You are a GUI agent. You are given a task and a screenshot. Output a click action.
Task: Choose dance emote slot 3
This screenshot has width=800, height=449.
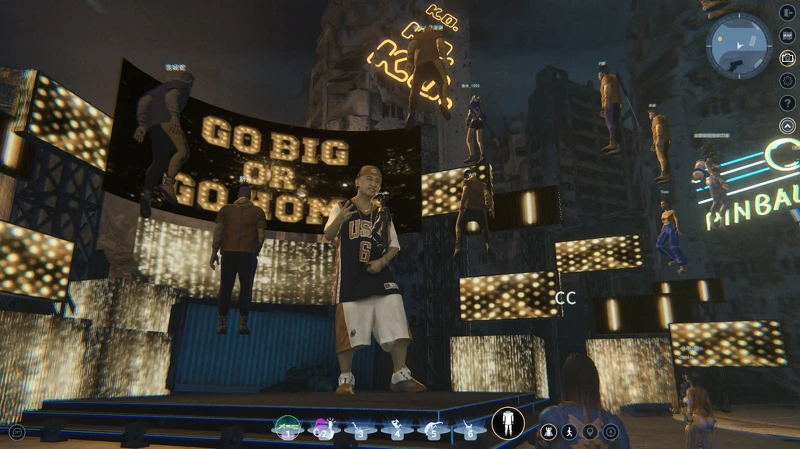coord(361,428)
